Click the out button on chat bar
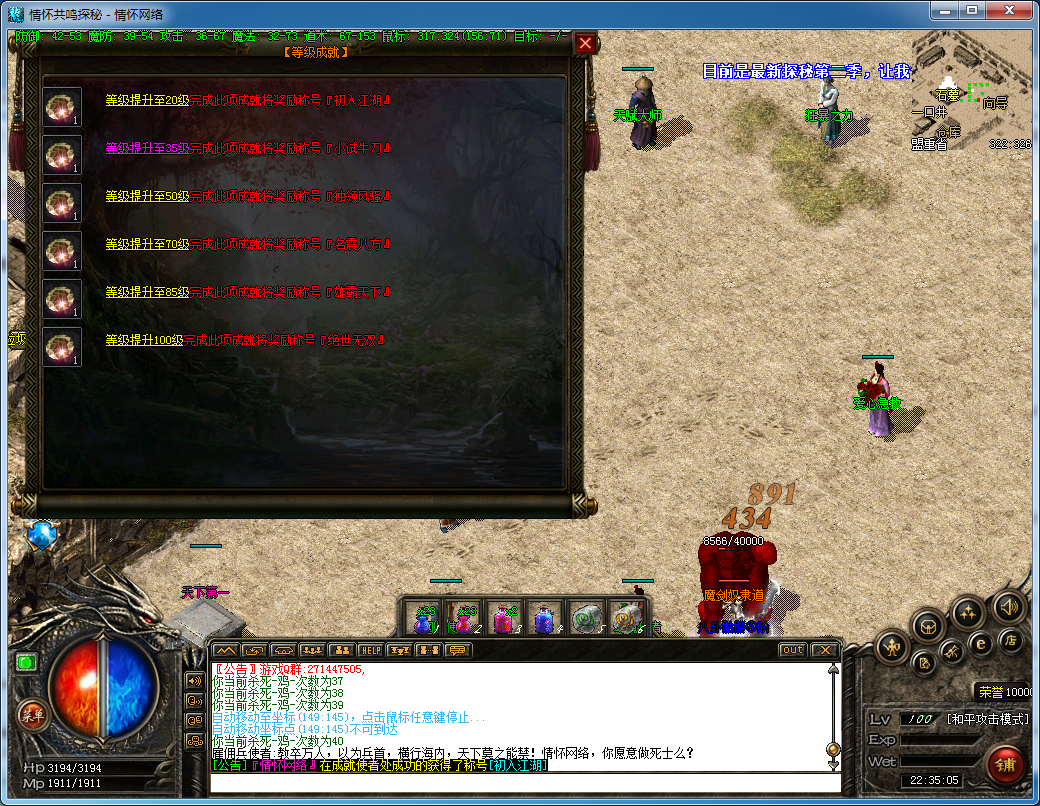Image resolution: width=1040 pixels, height=806 pixels. [792, 650]
